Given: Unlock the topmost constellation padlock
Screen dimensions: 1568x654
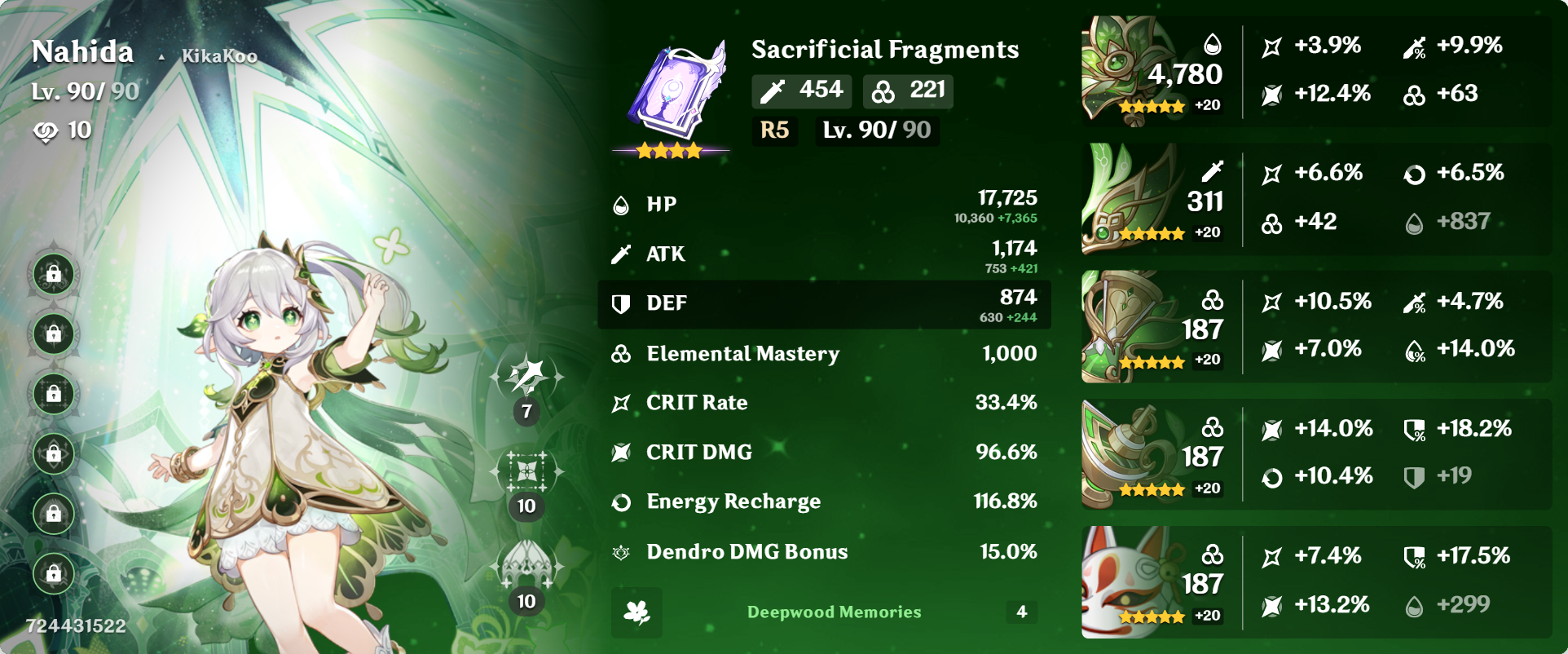Looking at the screenshot, I should (x=52, y=275).
